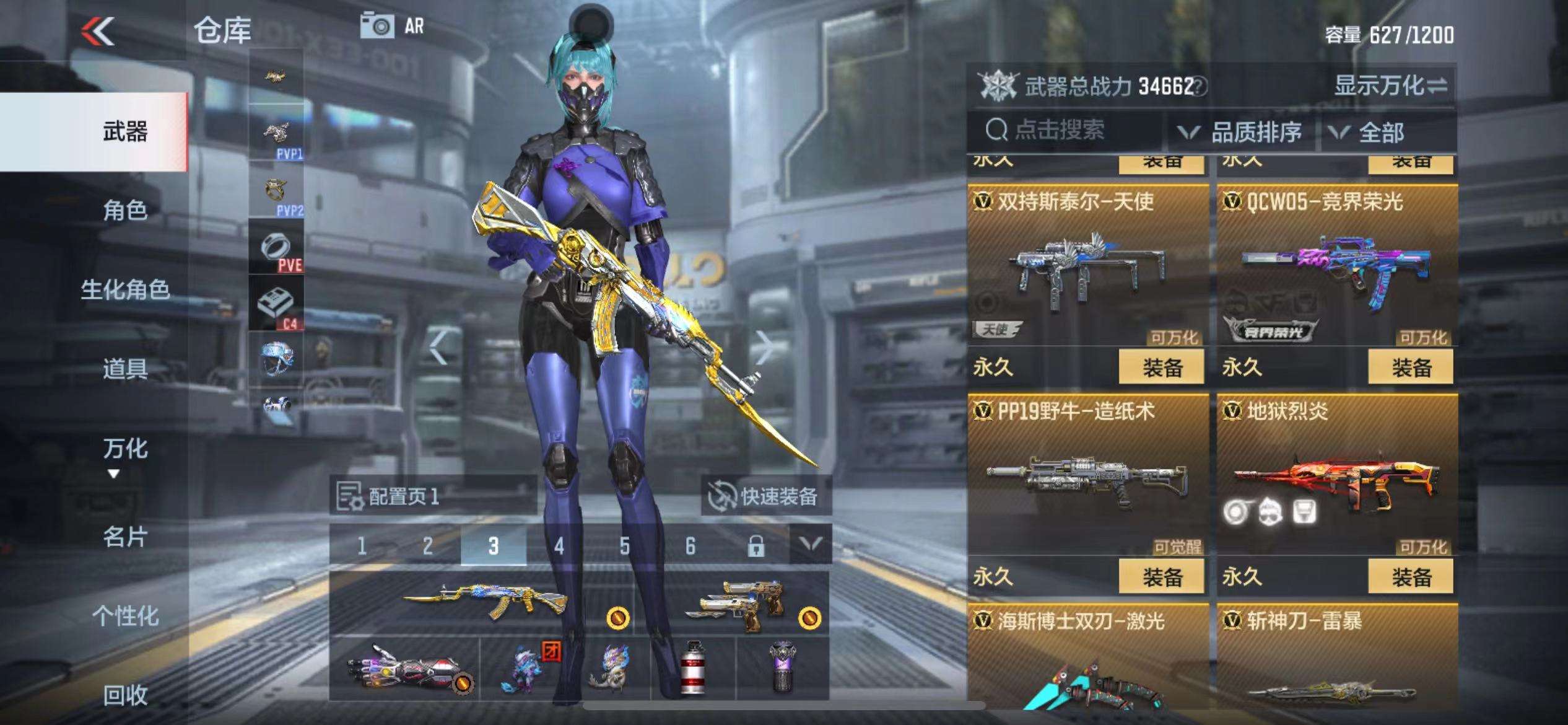Image resolution: width=1568 pixels, height=725 pixels.
Task: Switch to the 生化角色 tab
Action: [124, 289]
